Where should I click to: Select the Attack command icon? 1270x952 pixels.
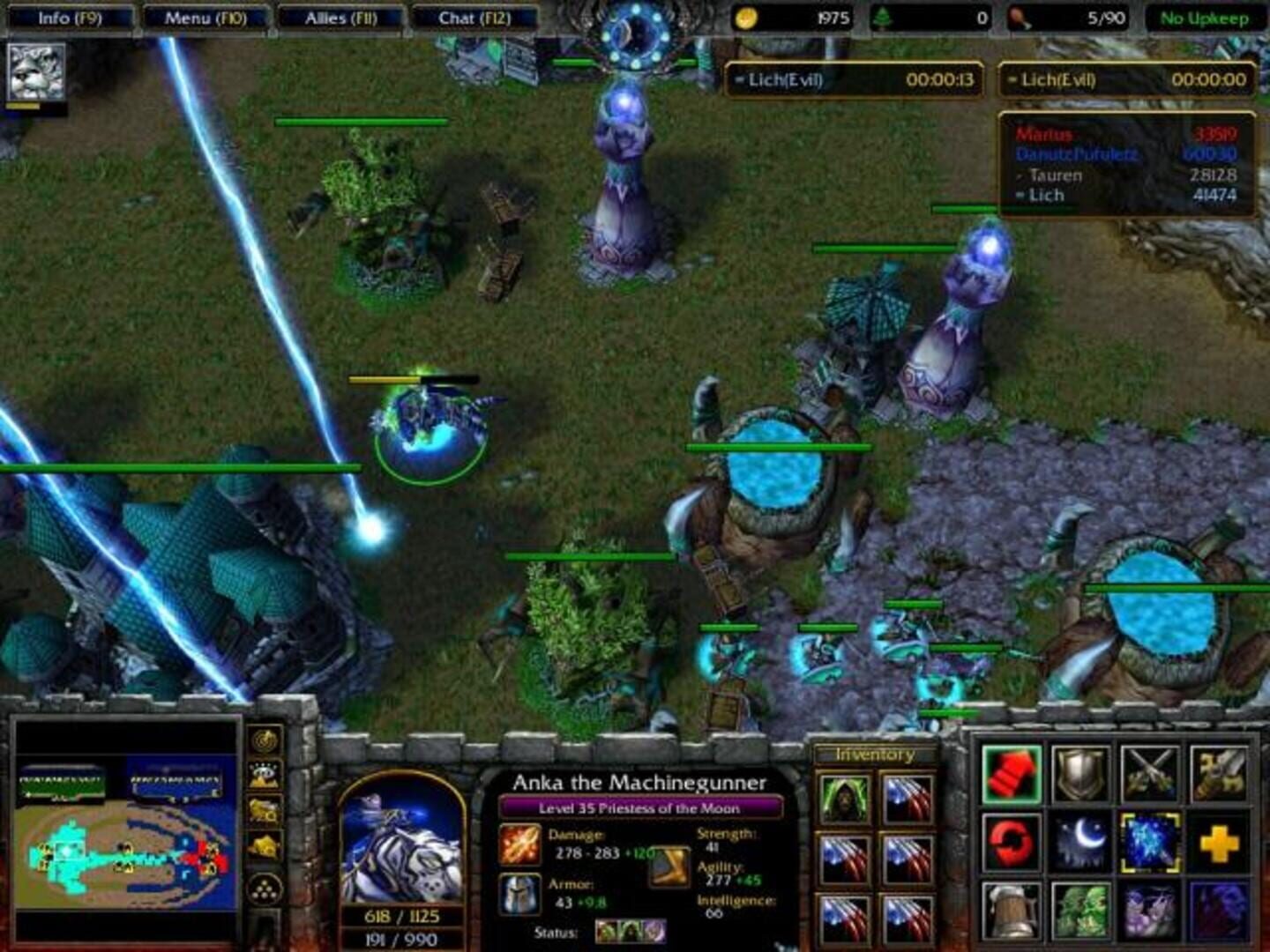point(1012,776)
